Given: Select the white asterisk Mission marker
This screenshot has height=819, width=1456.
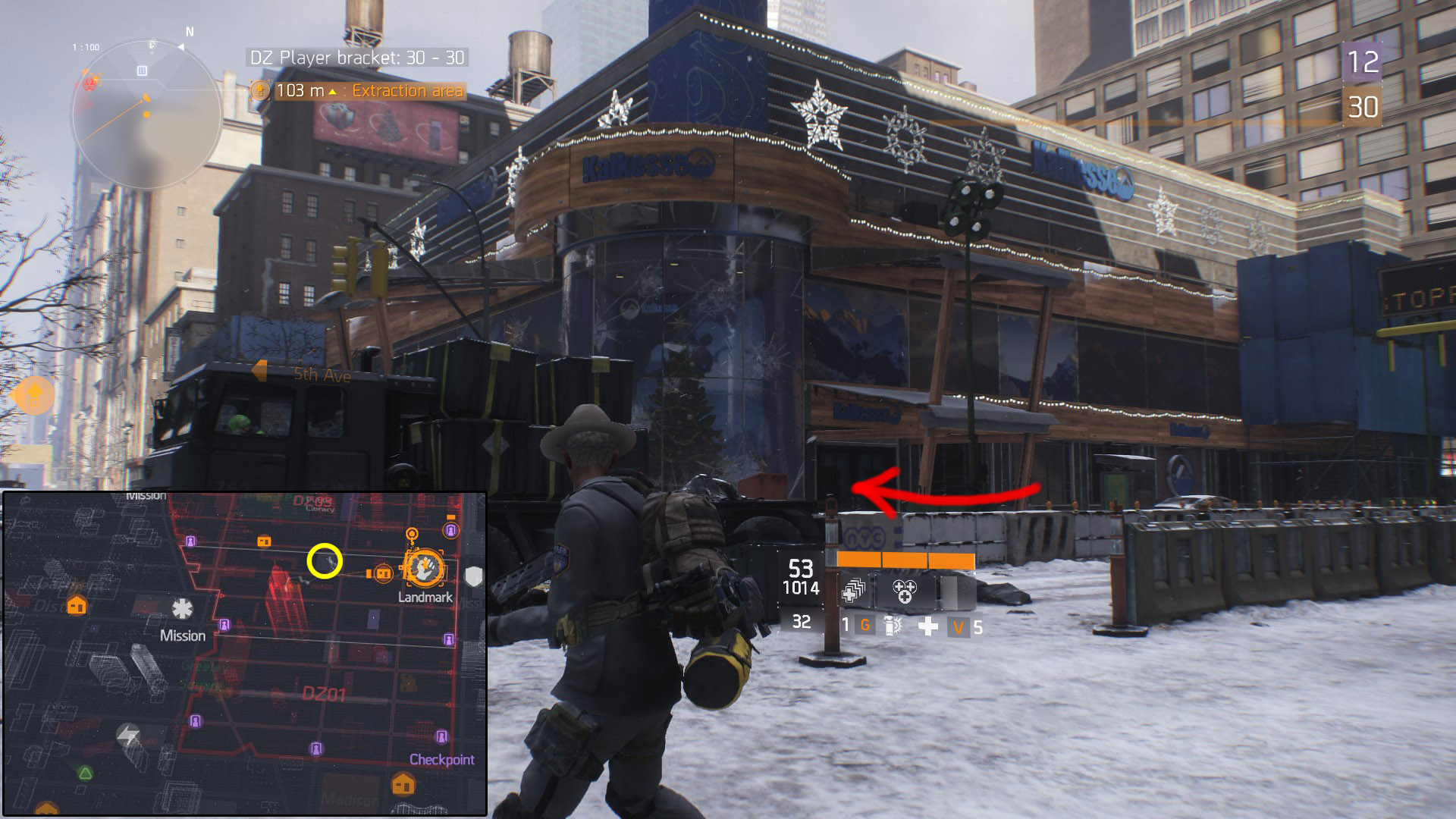Looking at the screenshot, I should (182, 609).
